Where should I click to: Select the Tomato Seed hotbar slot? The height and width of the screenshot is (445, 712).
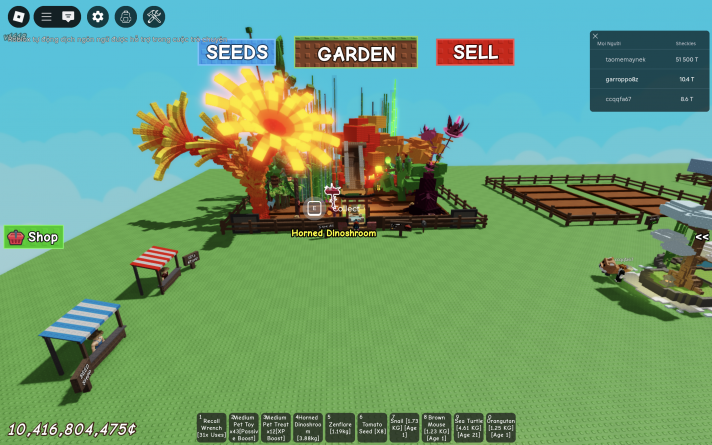click(x=373, y=428)
